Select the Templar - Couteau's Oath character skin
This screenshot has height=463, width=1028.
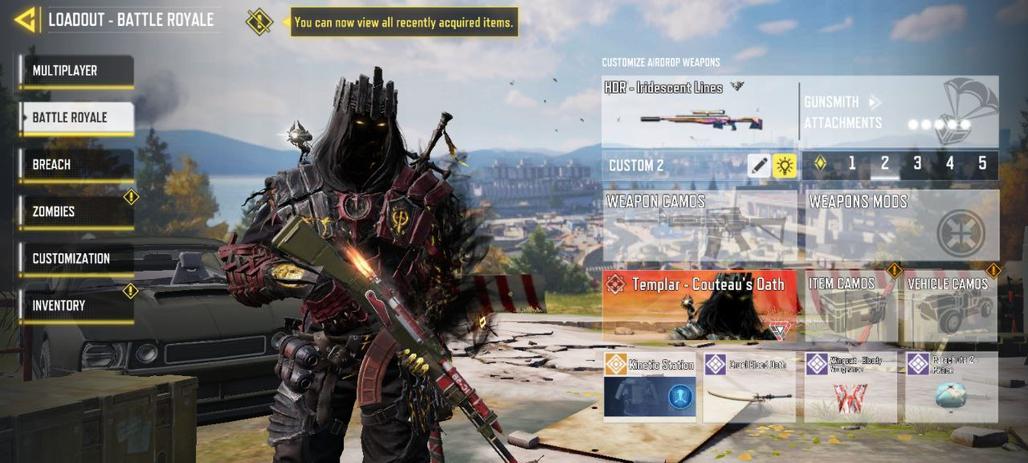700,304
